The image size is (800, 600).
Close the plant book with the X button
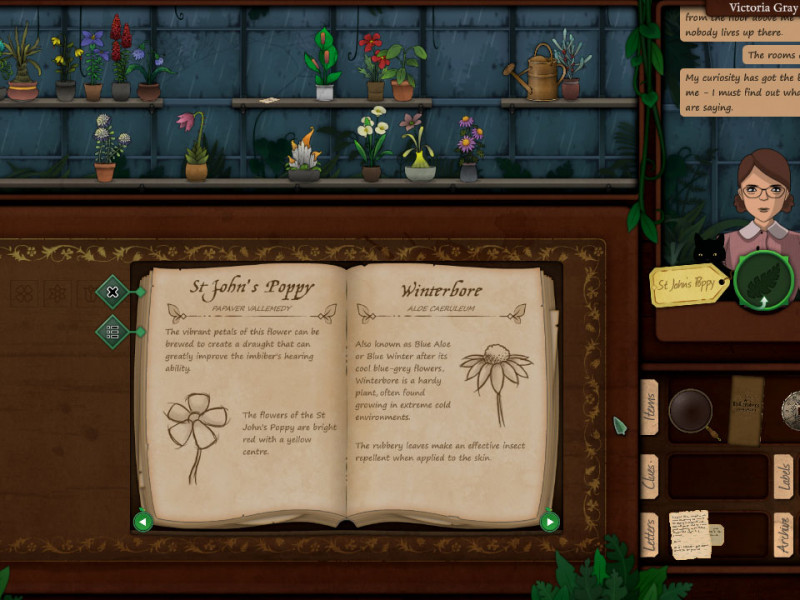[x=112, y=292]
